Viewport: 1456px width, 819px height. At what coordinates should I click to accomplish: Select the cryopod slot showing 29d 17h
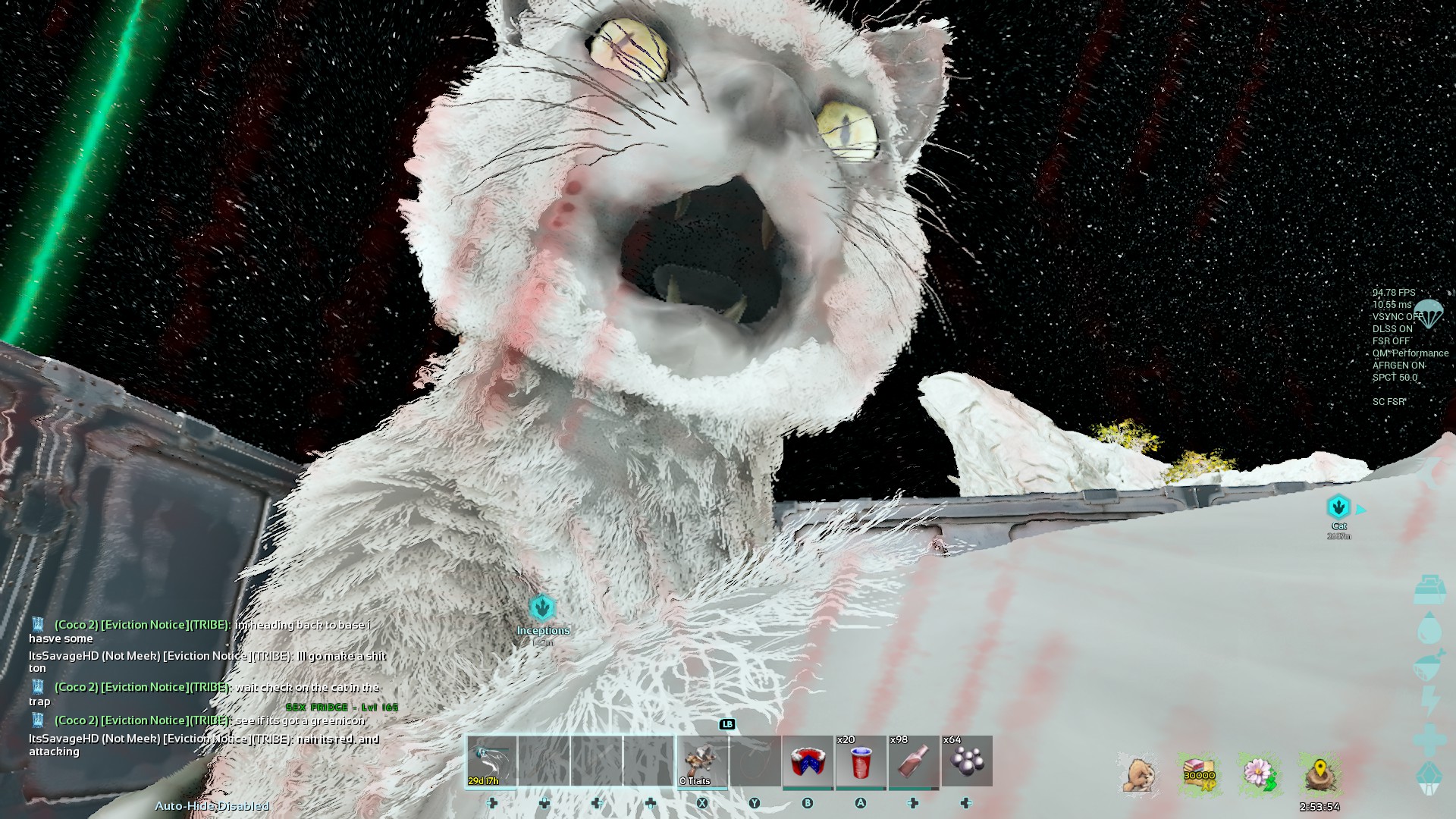pos(491,761)
